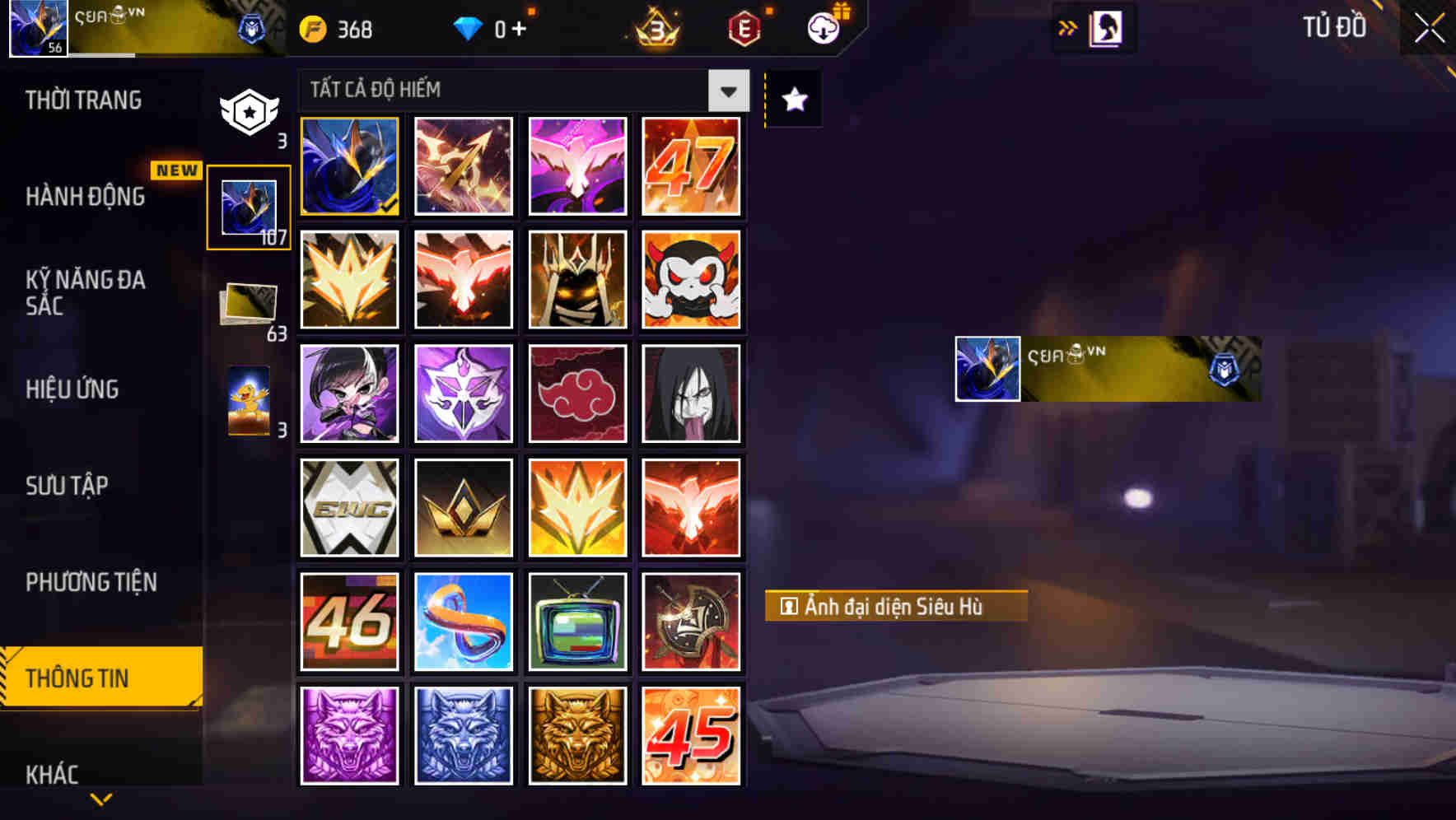
Task: Switch to the THỜI TRANG tab
Action: (82, 99)
